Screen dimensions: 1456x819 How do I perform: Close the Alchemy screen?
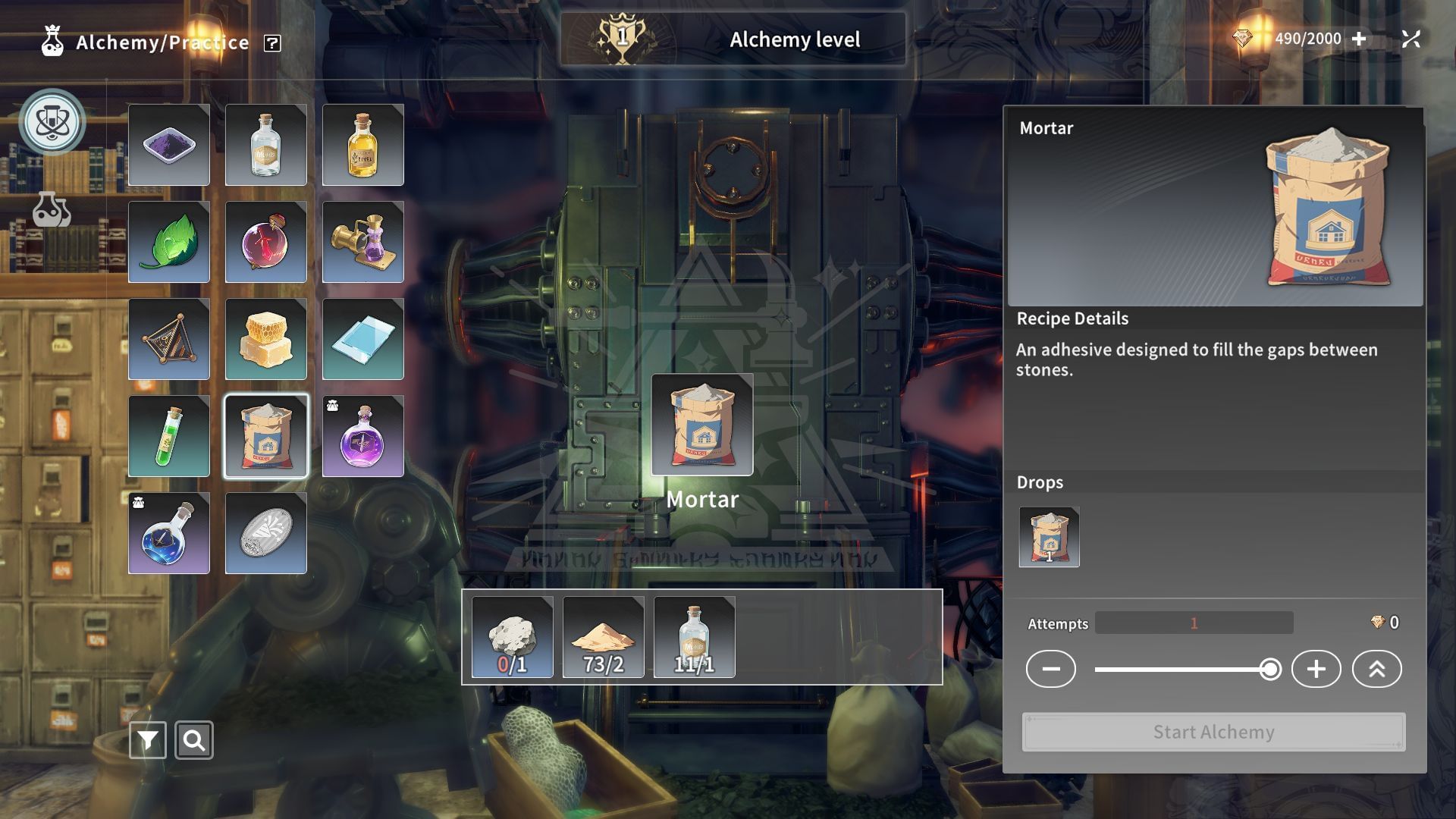[x=1410, y=39]
